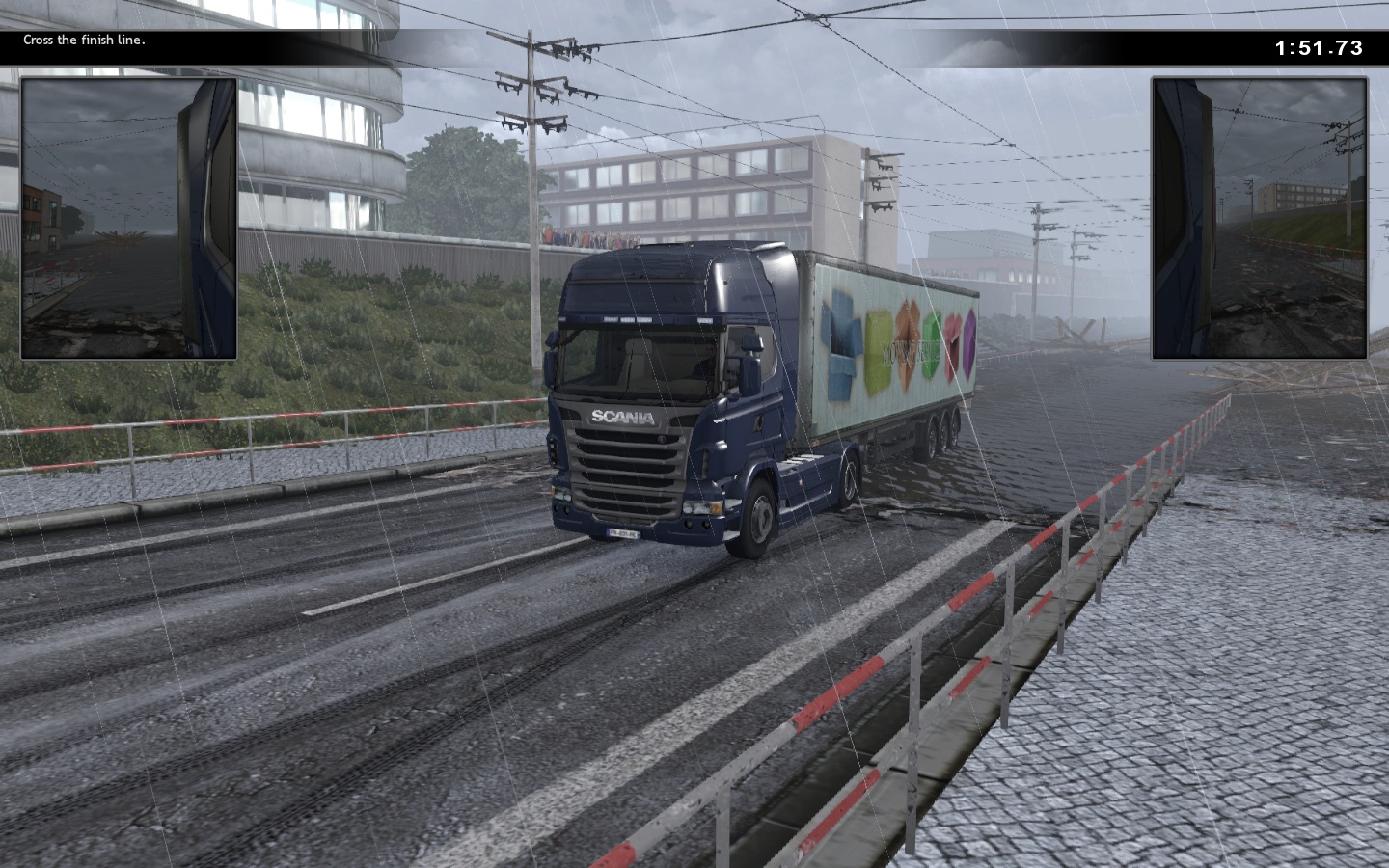The image size is (1389, 868).
Task: Click the truck's front license plate
Action: [x=625, y=533]
